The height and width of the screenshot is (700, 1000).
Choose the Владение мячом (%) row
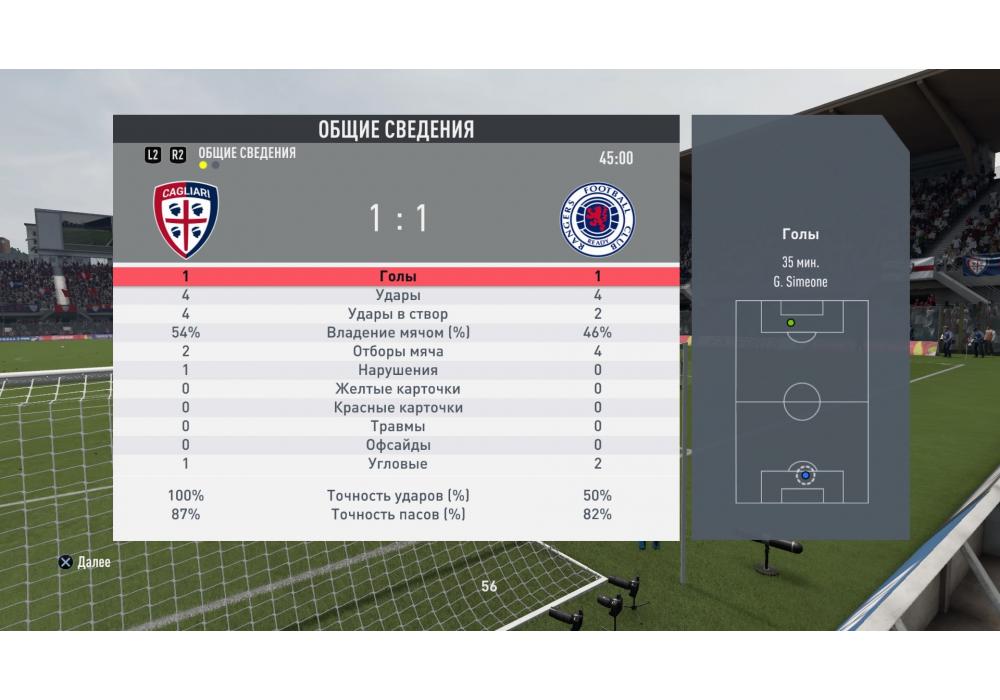(398, 333)
